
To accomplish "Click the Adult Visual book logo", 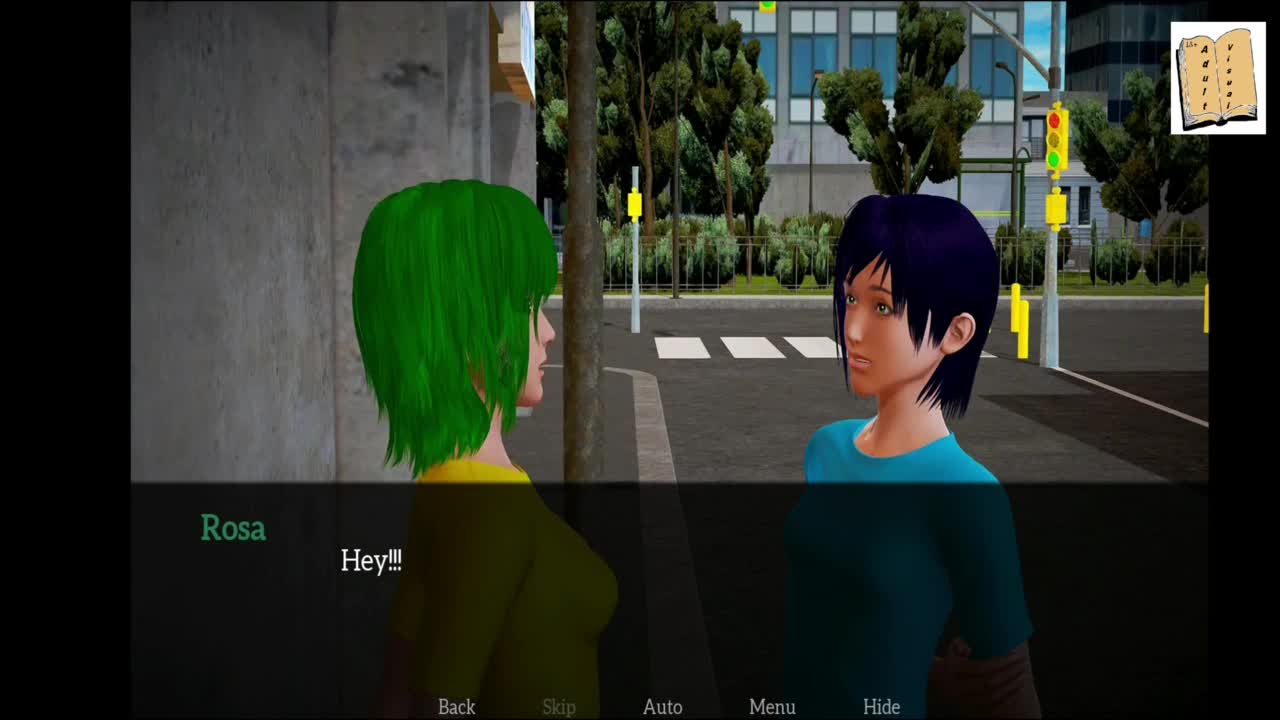I will 1218,79.
